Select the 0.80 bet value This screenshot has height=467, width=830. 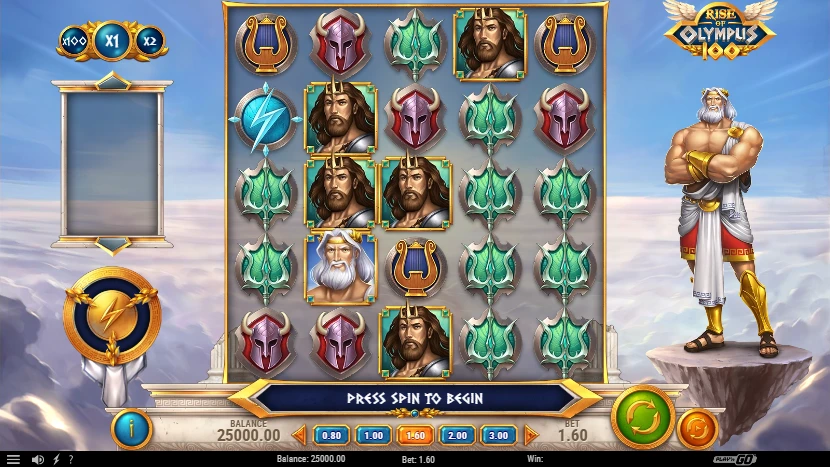[x=332, y=435]
